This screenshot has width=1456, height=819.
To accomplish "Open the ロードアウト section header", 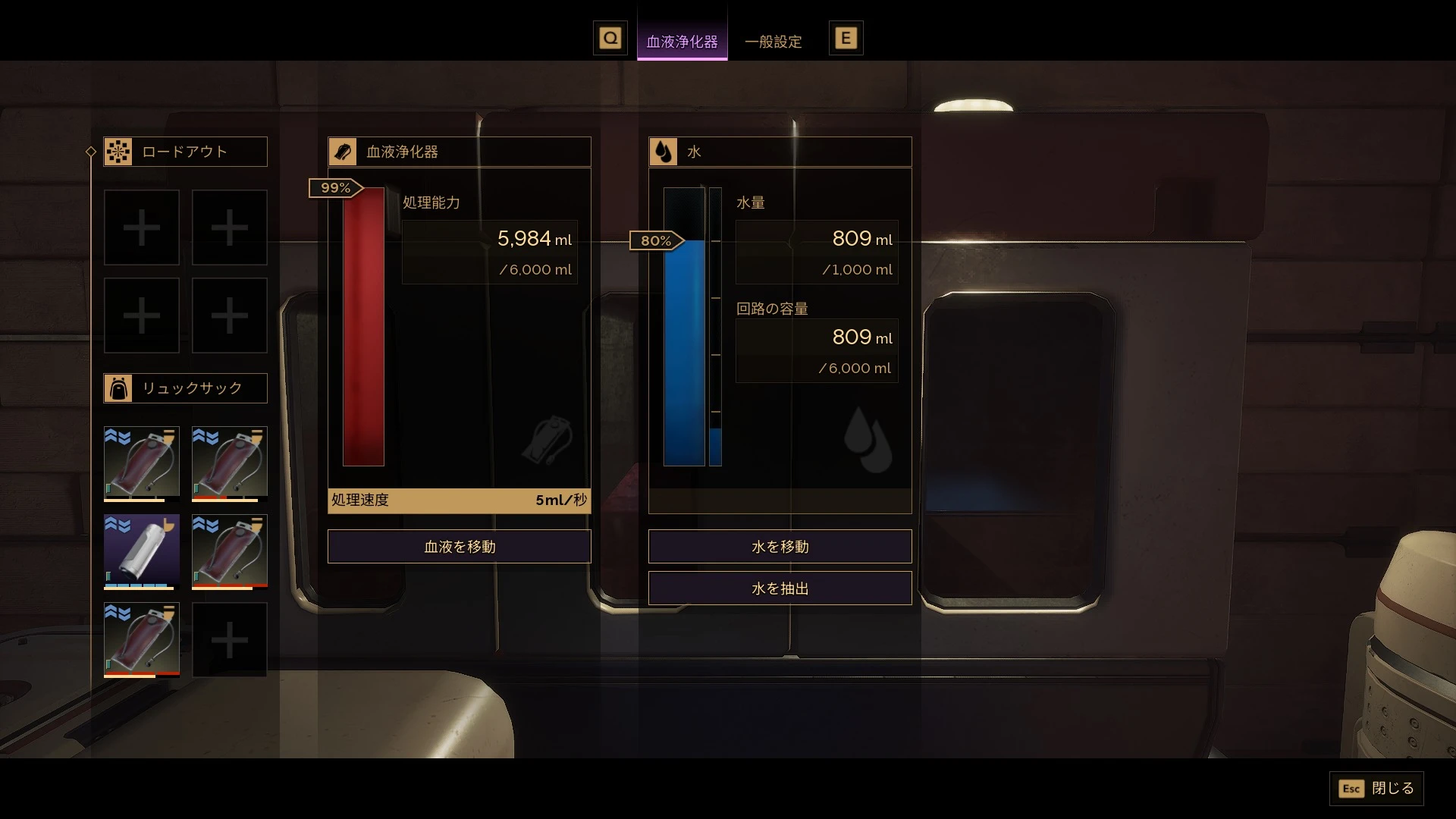I will [x=185, y=152].
